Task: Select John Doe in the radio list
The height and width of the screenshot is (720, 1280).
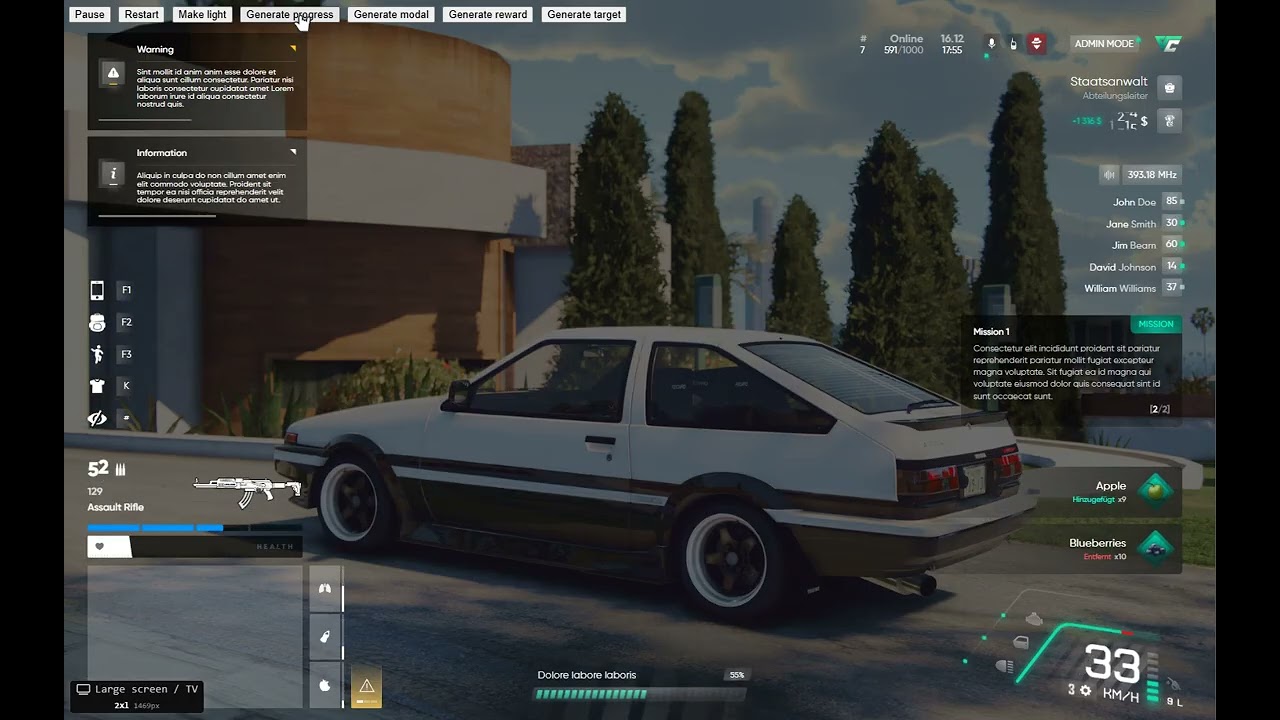Action: 1134,202
